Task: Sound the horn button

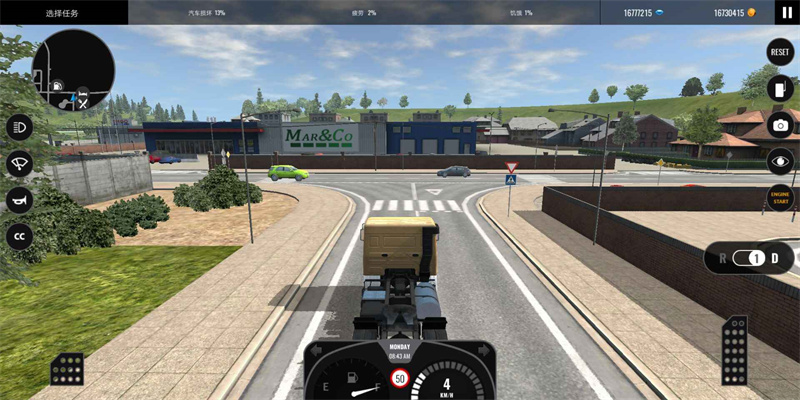Action: pyautogui.click(x=19, y=199)
